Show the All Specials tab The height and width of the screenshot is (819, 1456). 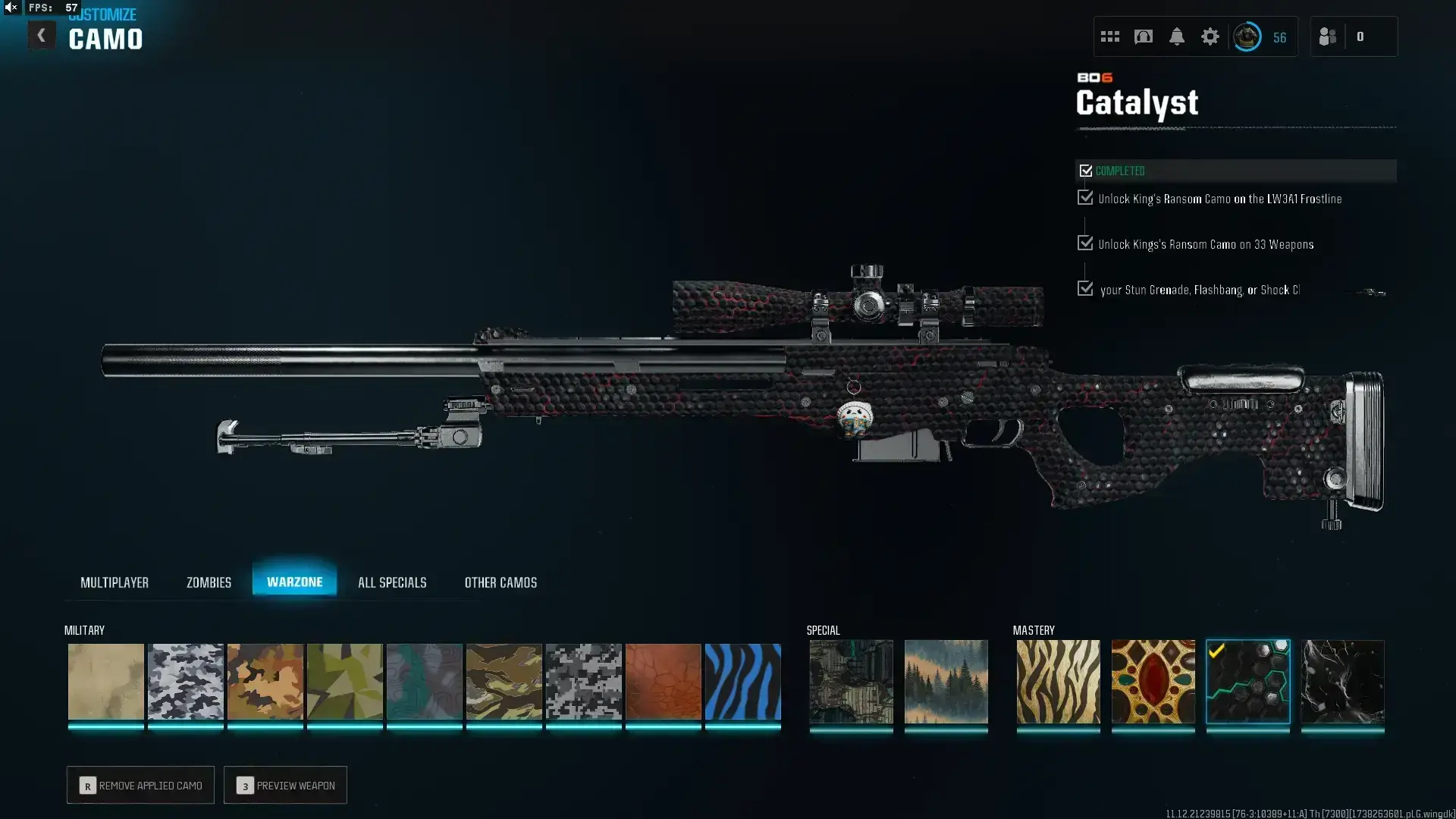coord(392,582)
